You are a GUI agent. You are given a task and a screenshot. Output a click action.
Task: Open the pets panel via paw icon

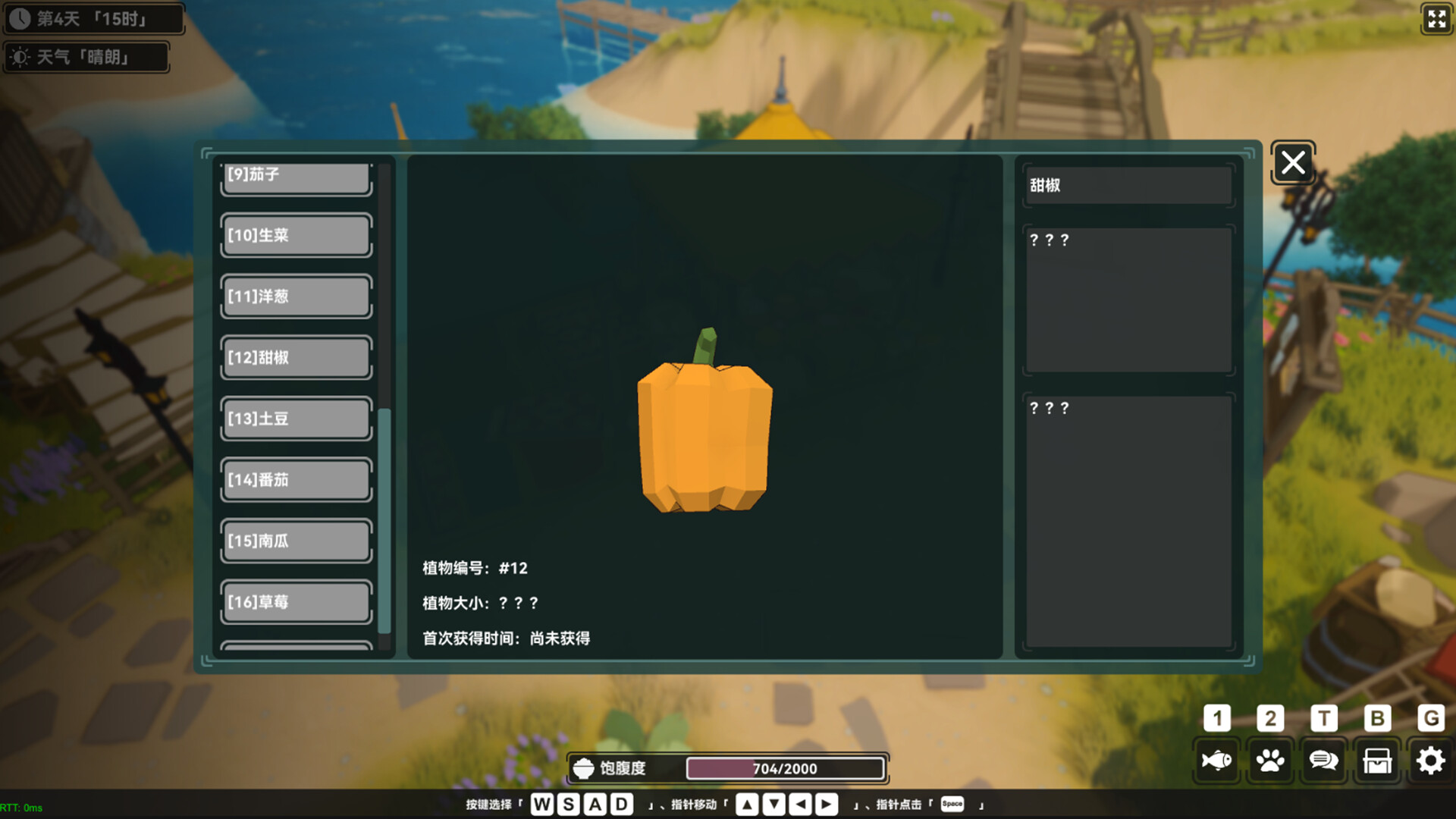pyautogui.click(x=1270, y=759)
